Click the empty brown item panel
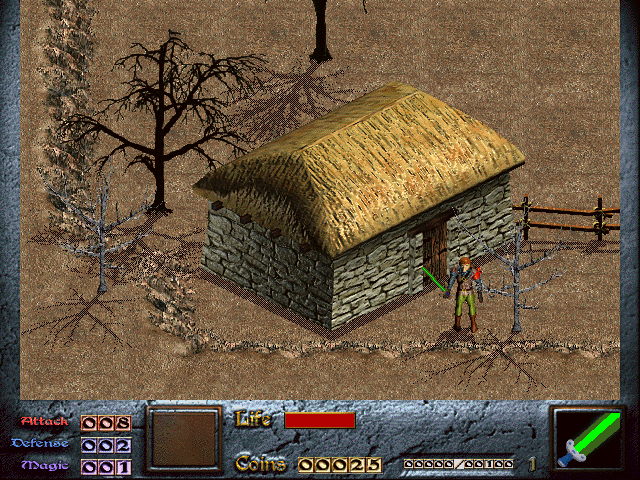The height and width of the screenshot is (480, 640). tap(184, 439)
